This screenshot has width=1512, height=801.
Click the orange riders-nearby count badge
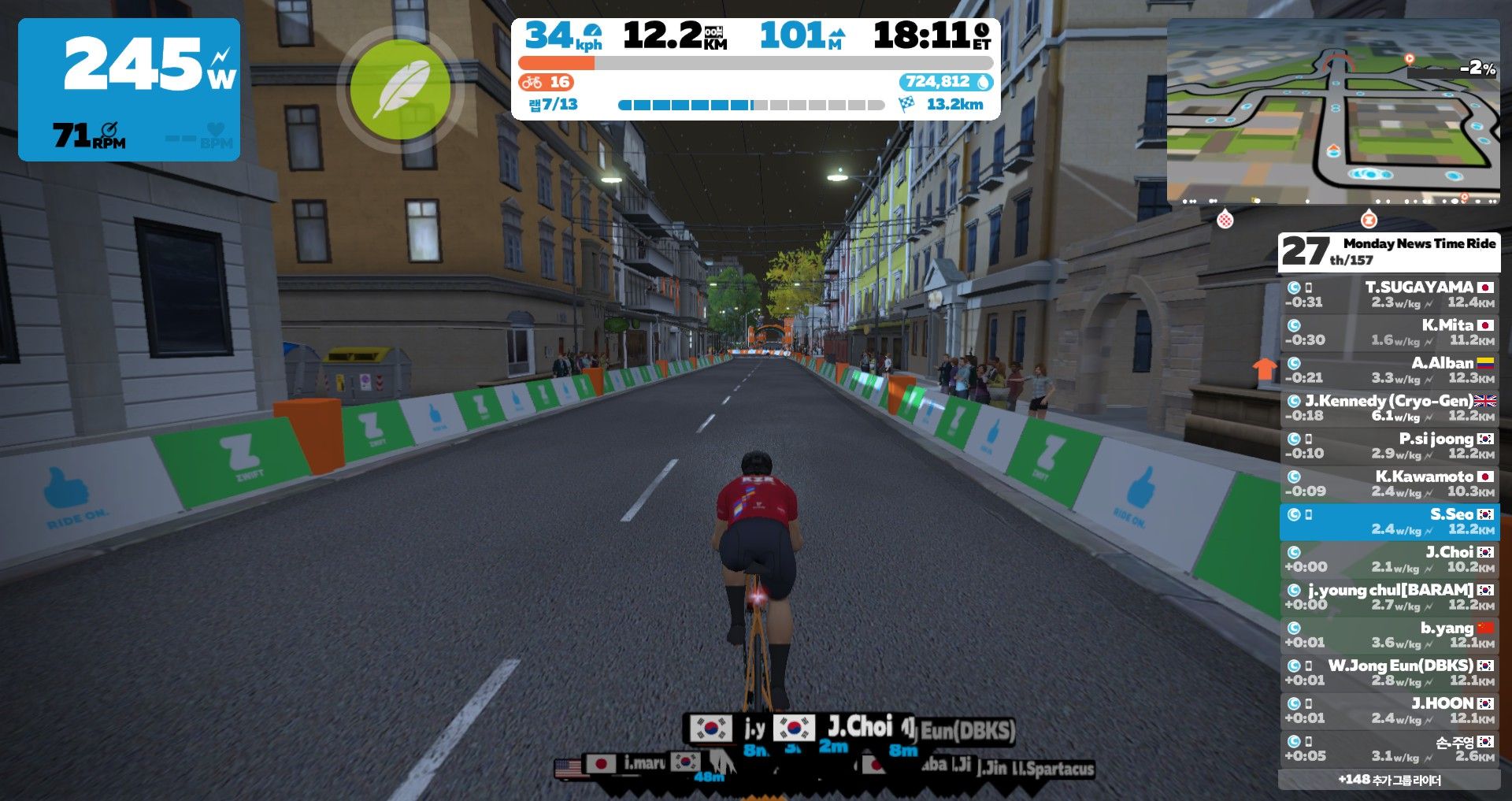click(547, 82)
